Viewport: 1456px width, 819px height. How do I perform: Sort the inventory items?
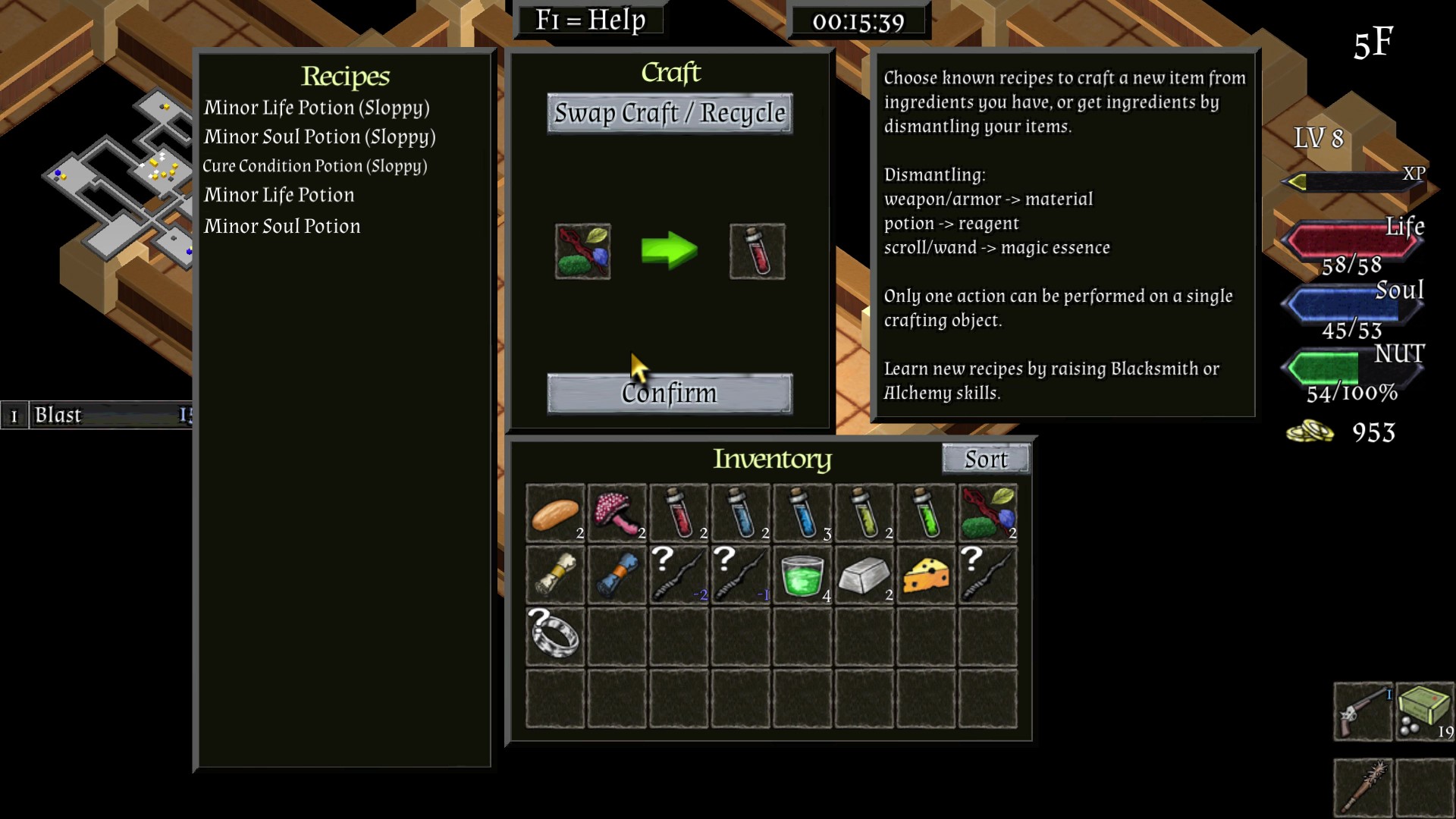985,459
